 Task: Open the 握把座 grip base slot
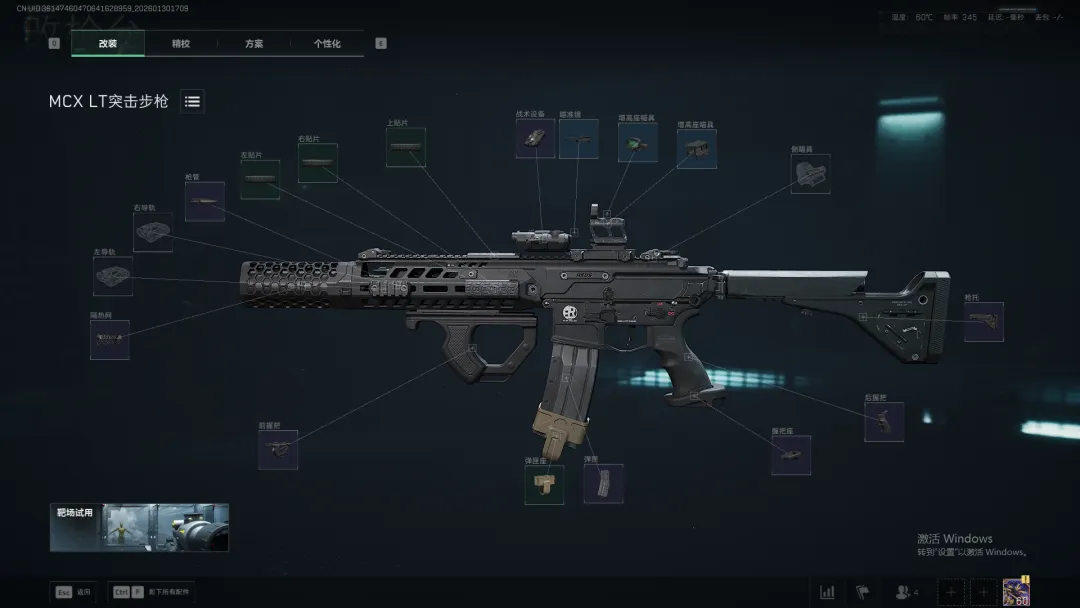click(x=790, y=454)
